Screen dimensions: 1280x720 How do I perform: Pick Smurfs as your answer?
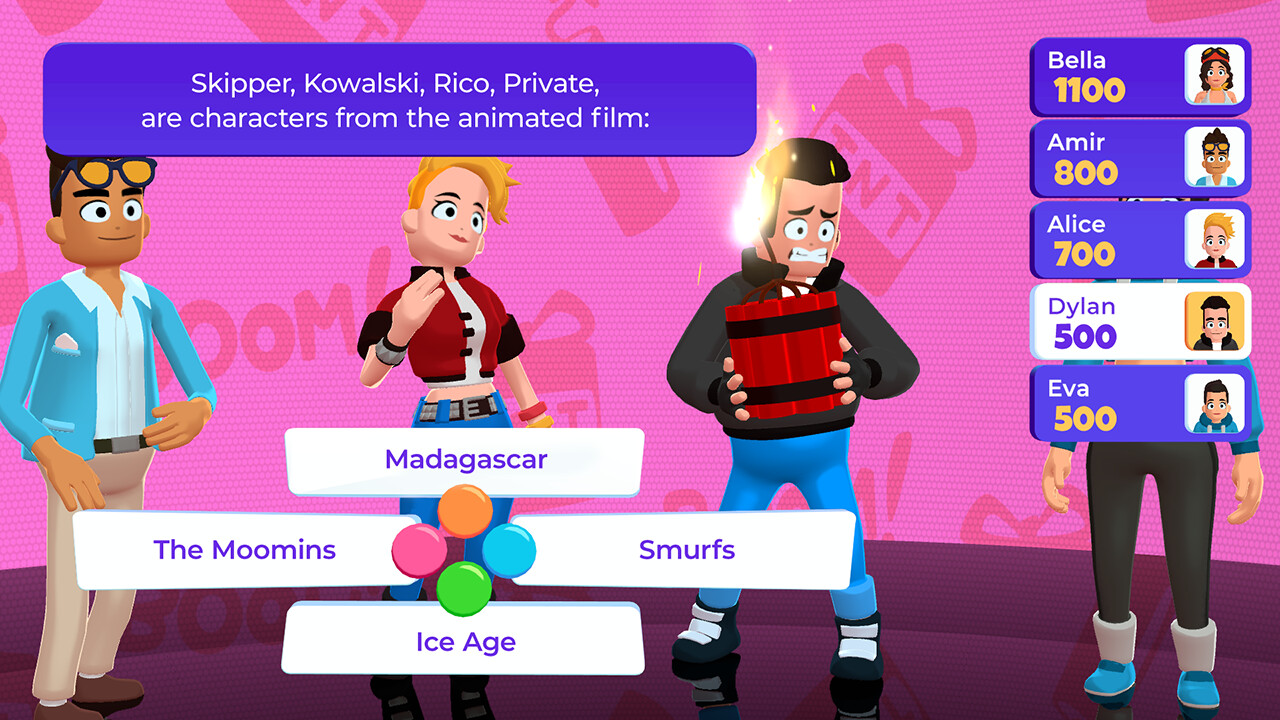[x=687, y=549]
